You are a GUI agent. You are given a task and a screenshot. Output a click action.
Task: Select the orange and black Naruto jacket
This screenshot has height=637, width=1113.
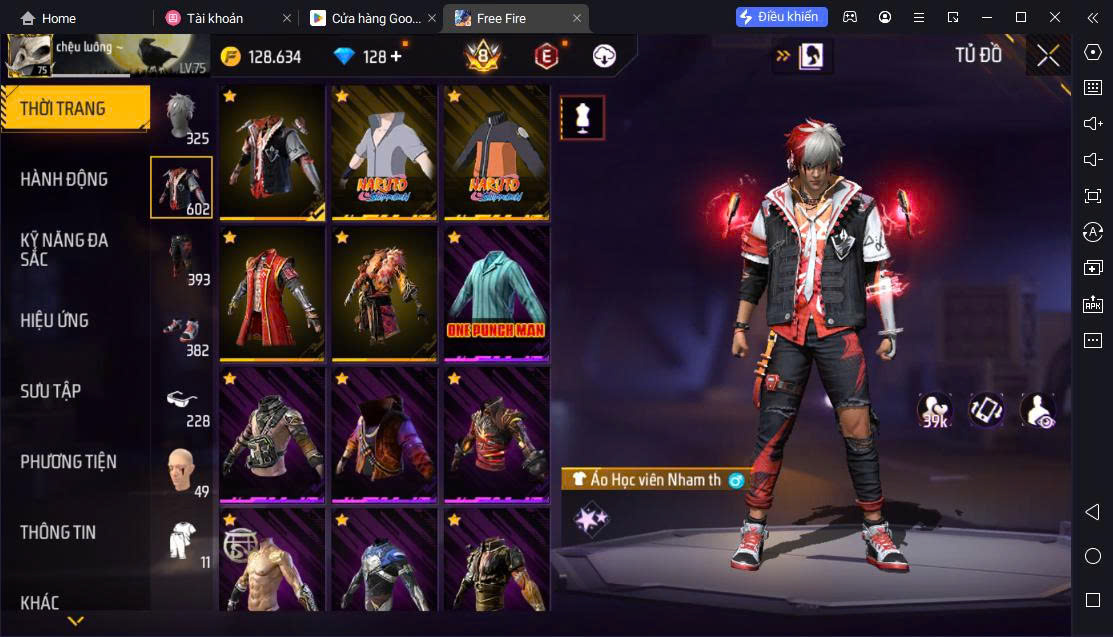click(x=496, y=152)
